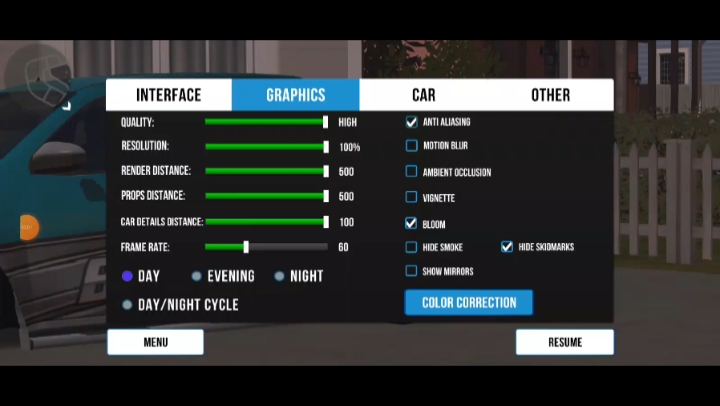Choose the Evening time of day
720x406 pixels.
tap(197, 276)
